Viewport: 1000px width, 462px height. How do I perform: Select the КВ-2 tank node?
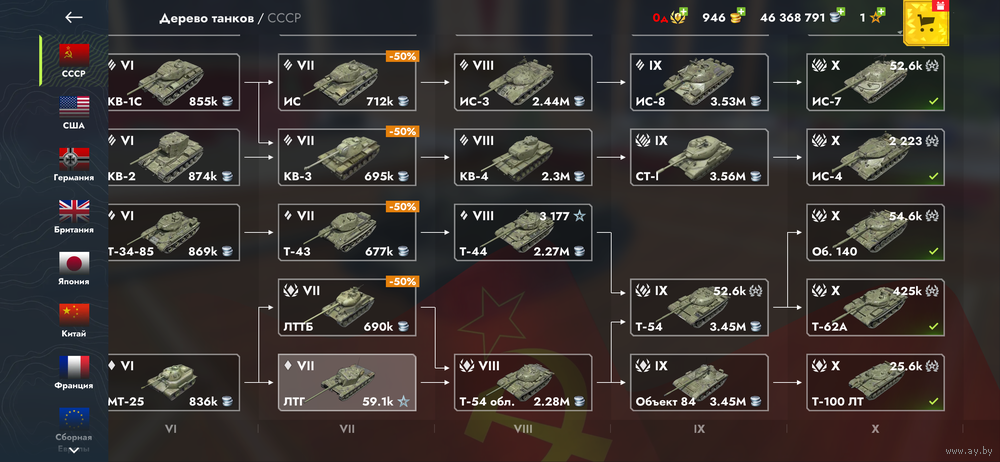(x=172, y=157)
